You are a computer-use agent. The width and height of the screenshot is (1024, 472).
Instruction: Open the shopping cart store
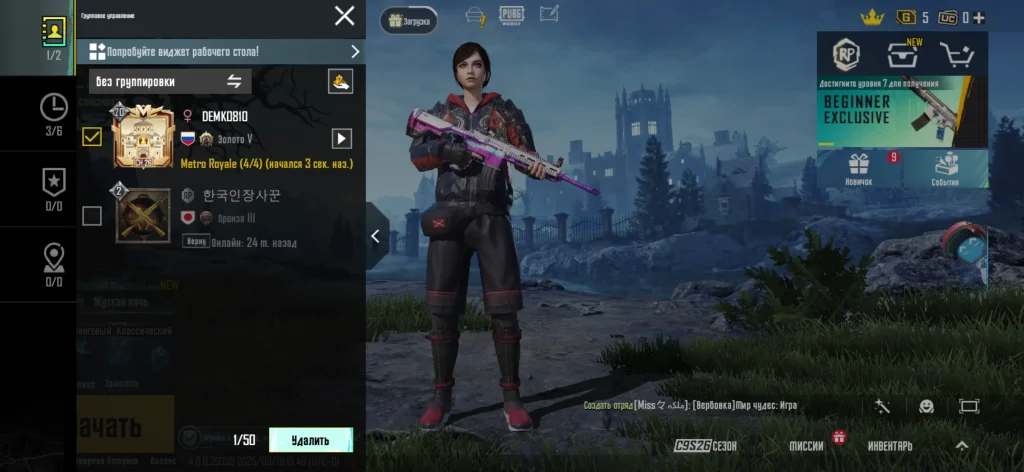pyautogui.click(x=958, y=56)
